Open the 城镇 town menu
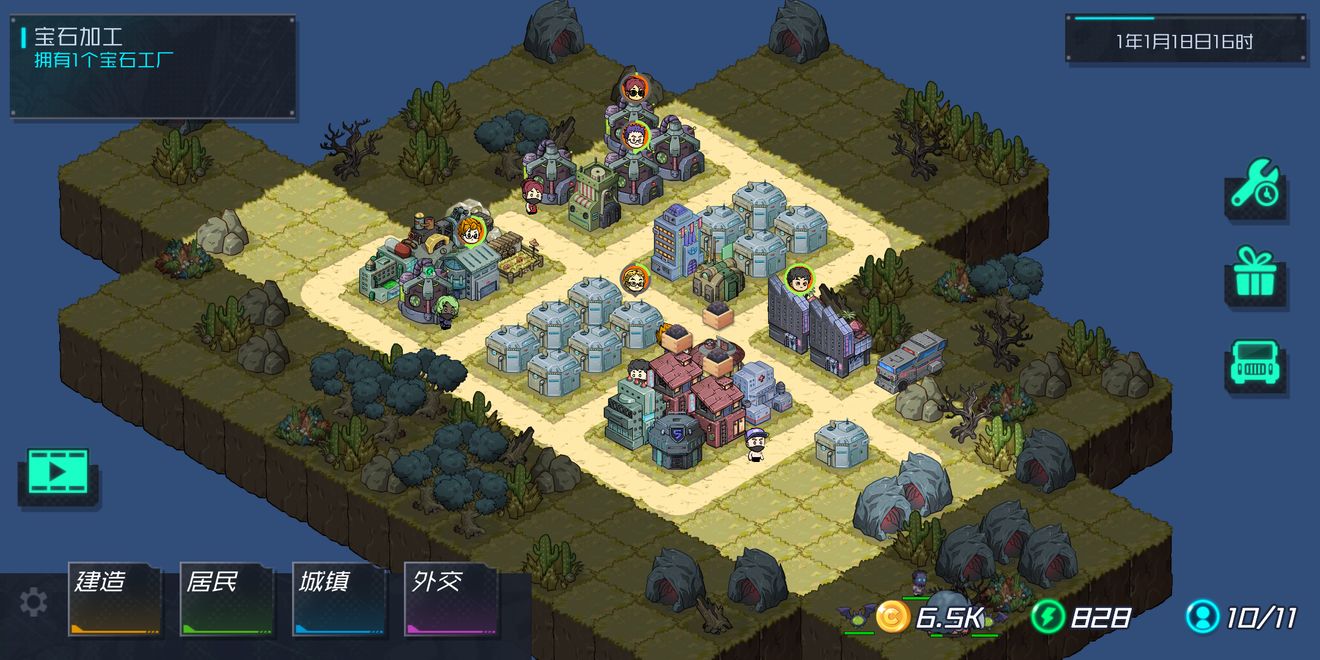The height and width of the screenshot is (660, 1320). 338,599
